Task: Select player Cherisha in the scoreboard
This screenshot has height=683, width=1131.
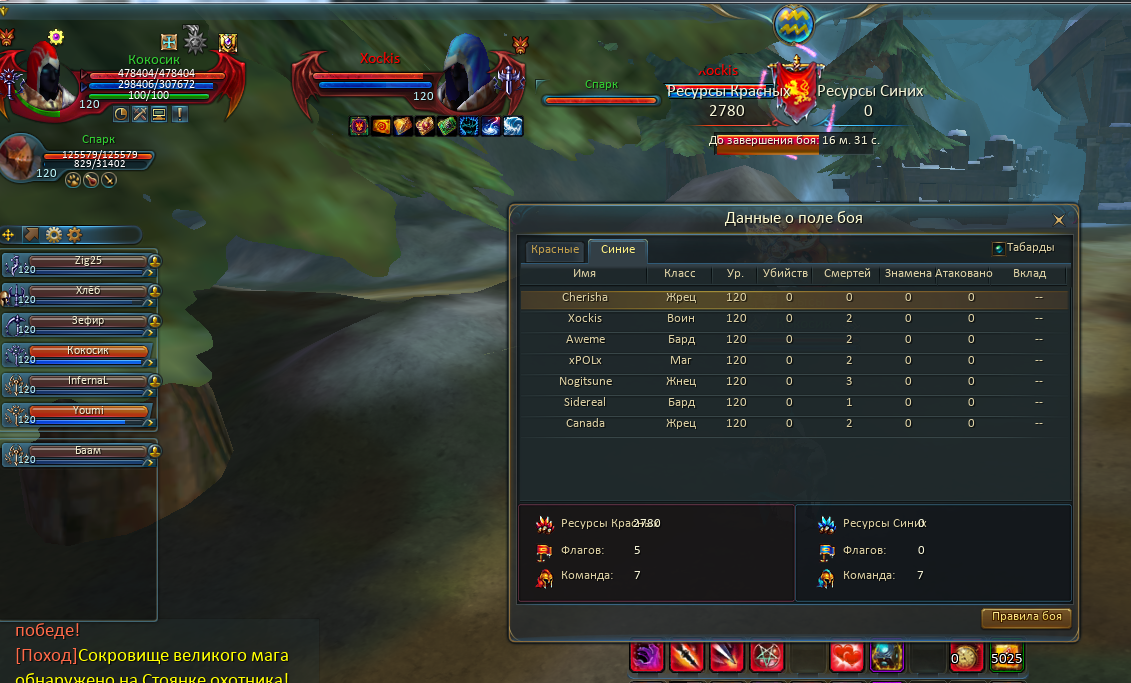Action: coord(585,298)
